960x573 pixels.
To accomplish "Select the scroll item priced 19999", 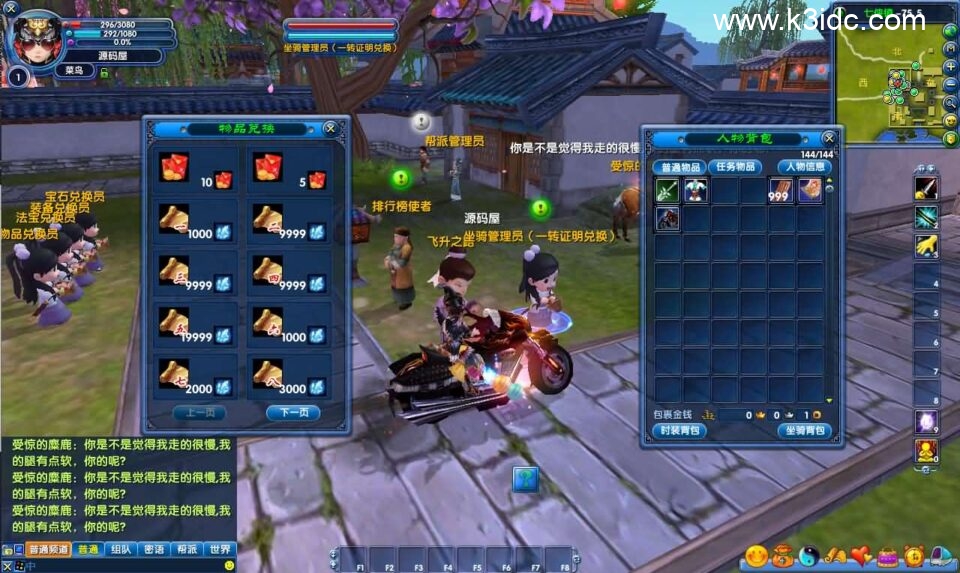I will [175, 322].
